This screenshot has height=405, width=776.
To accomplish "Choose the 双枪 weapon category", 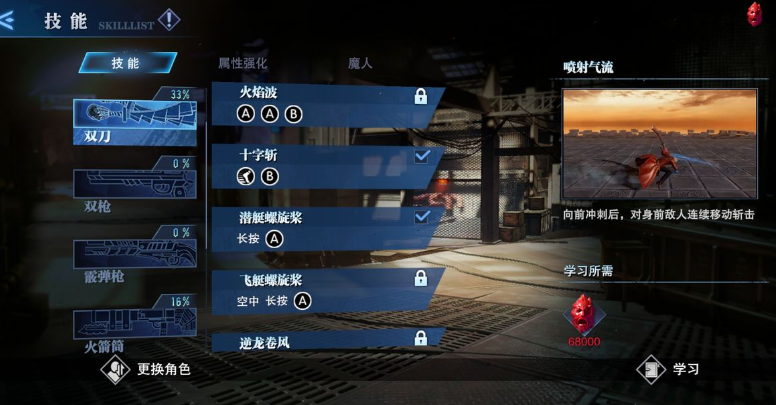I will (134, 187).
